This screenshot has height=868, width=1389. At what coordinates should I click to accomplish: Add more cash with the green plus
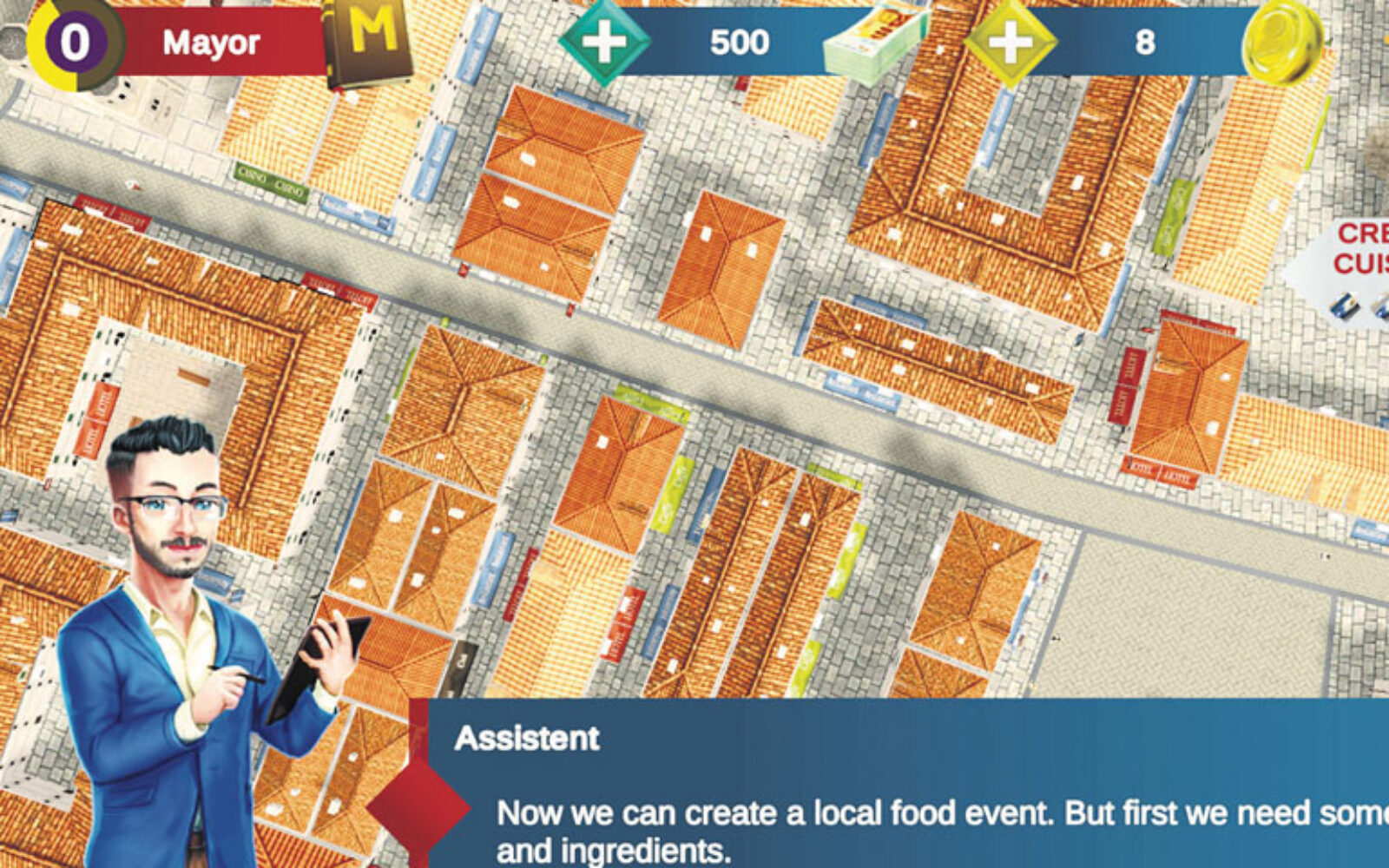(x=604, y=43)
